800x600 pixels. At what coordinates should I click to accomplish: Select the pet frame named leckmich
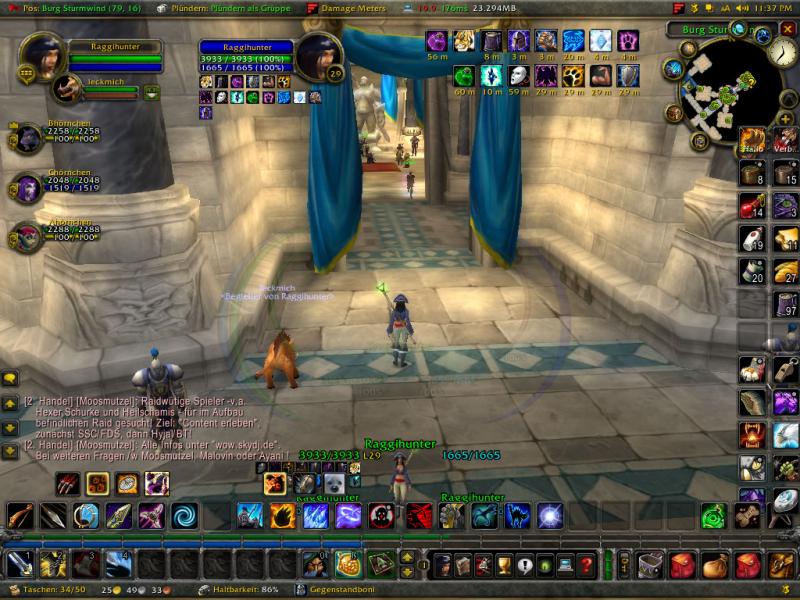68,88
